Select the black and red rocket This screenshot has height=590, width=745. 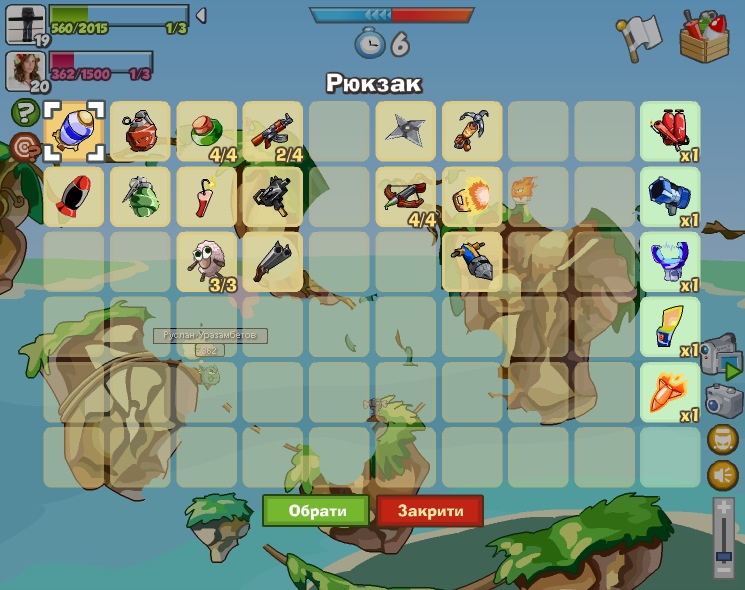(74, 196)
